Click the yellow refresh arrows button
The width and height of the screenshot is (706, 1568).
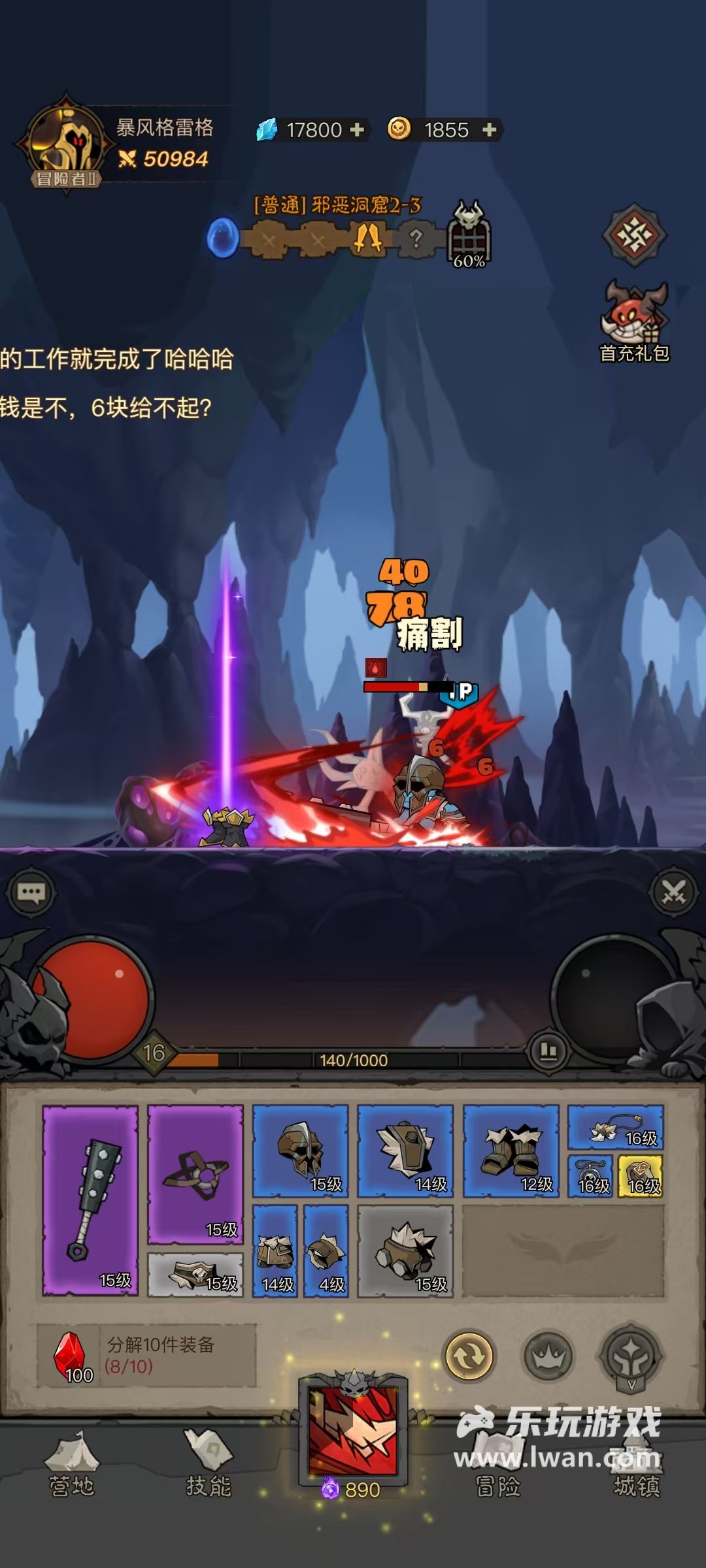469,1356
